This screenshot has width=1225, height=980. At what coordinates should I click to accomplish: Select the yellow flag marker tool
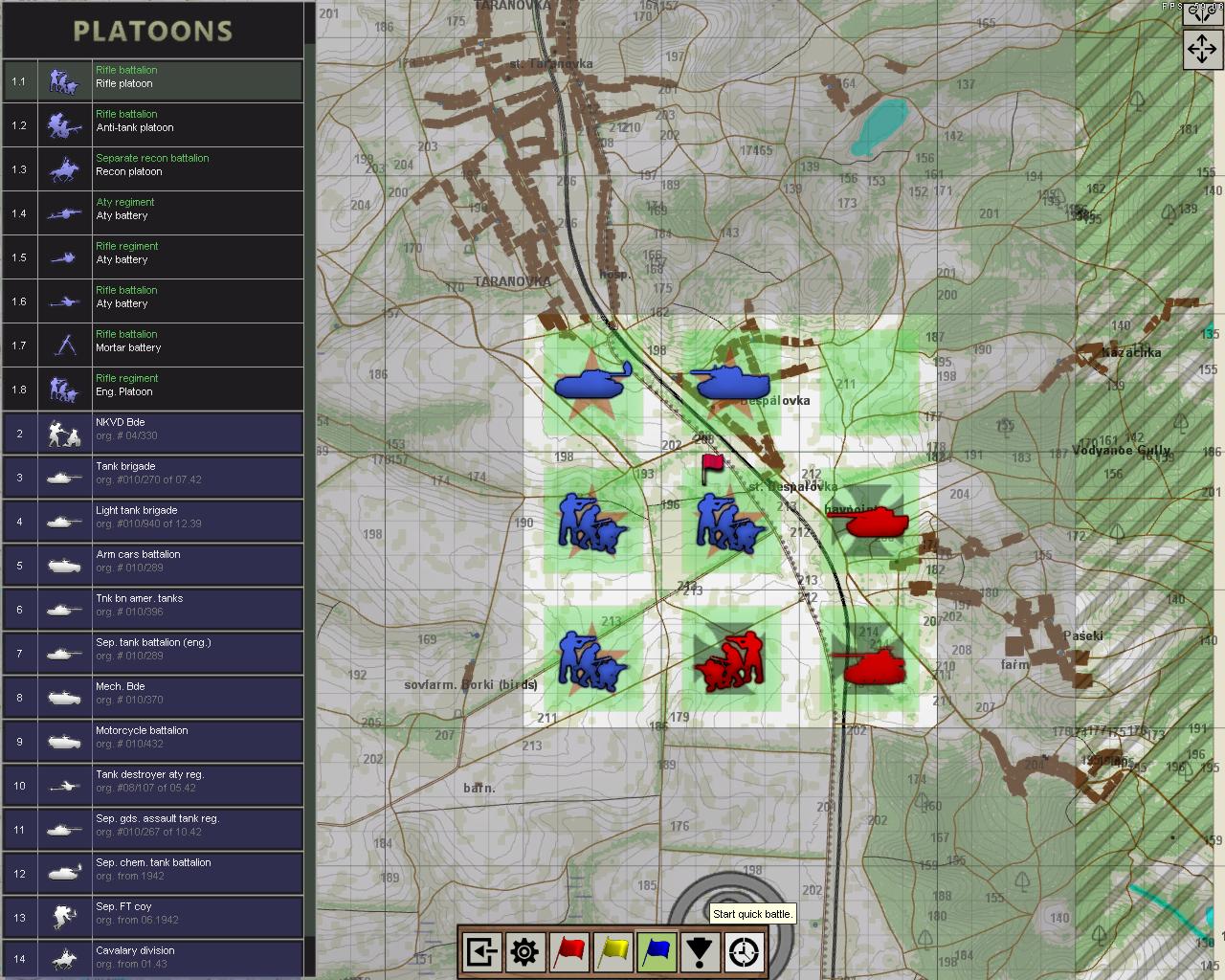(613, 951)
